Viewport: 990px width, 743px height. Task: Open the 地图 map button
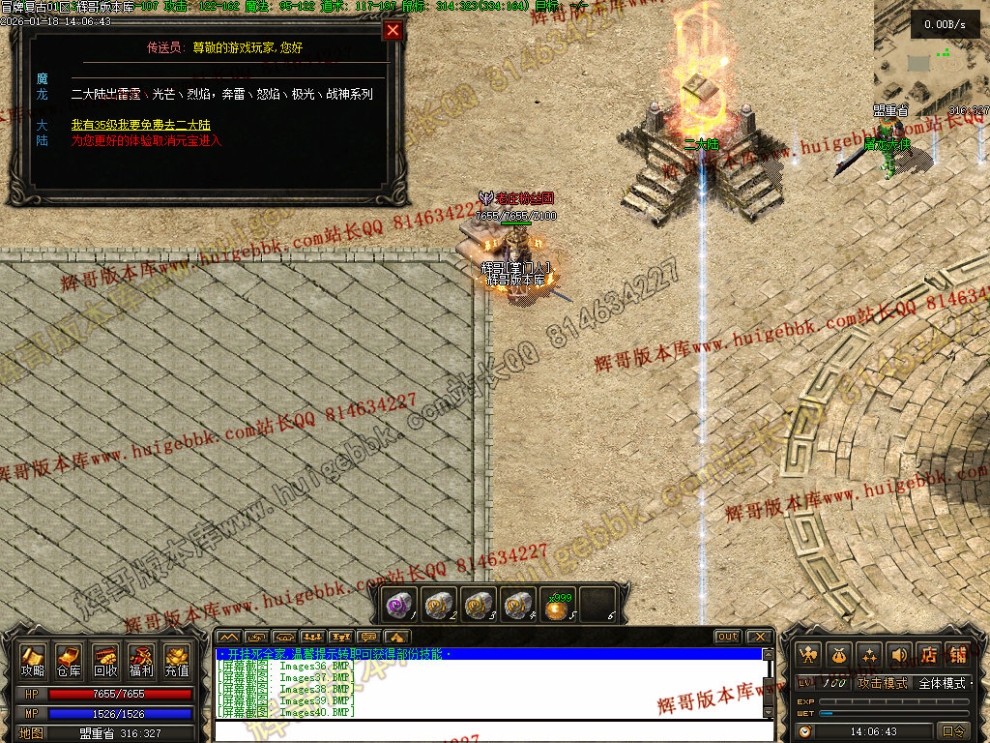pos(33,733)
